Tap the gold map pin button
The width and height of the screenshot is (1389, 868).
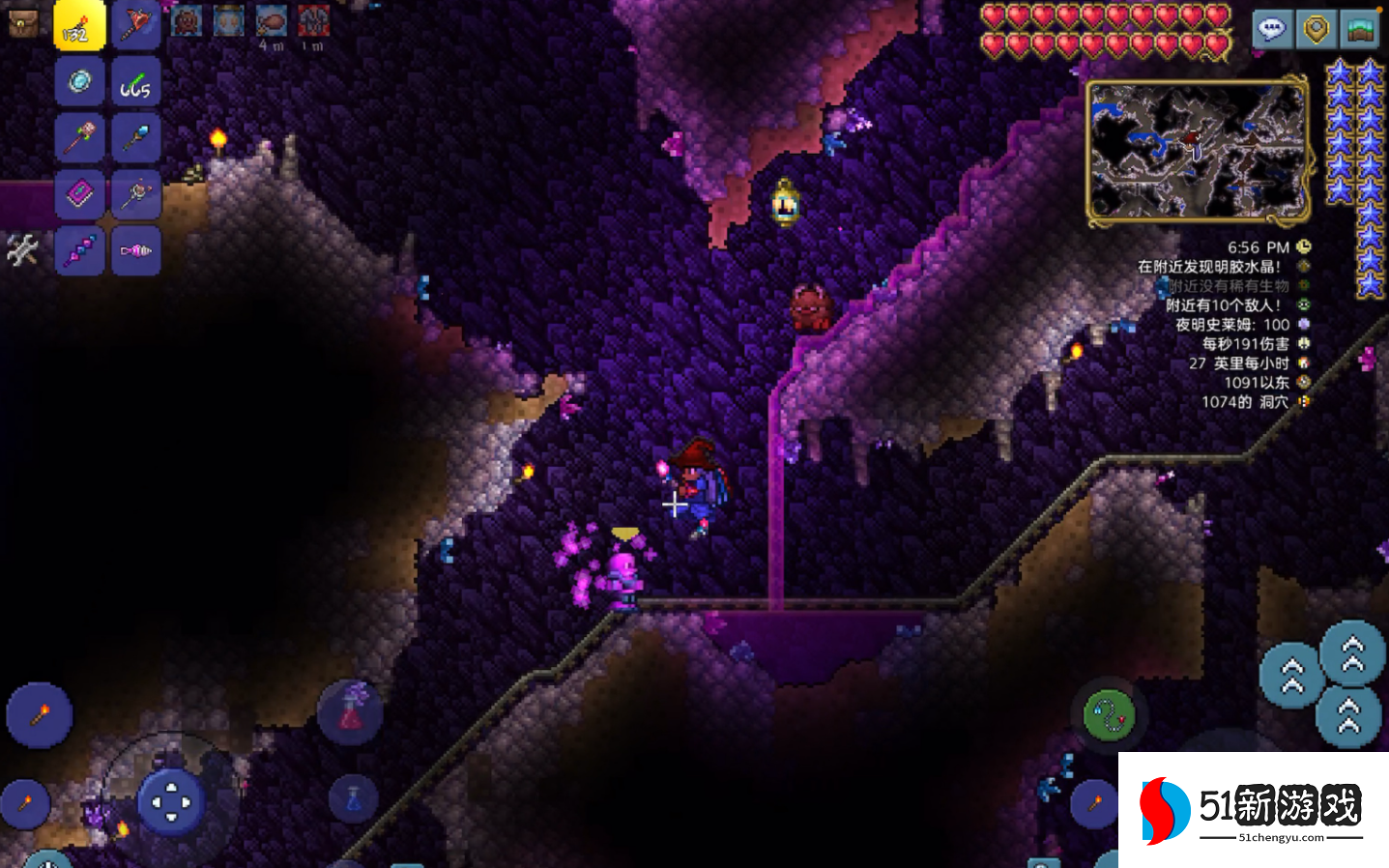(x=1316, y=29)
